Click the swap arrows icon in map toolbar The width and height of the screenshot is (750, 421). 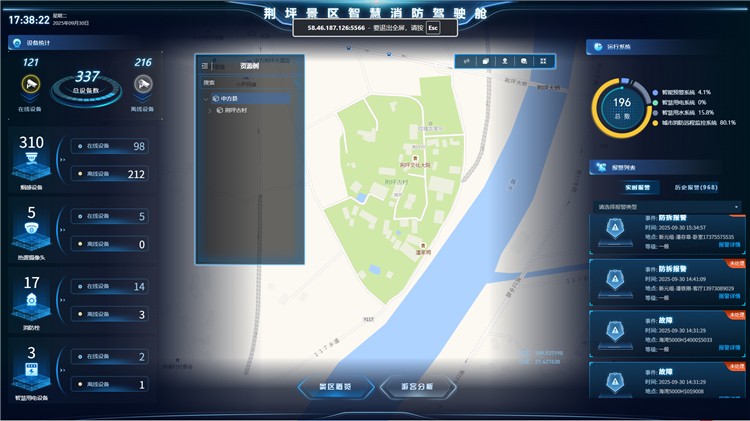[x=466, y=61]
